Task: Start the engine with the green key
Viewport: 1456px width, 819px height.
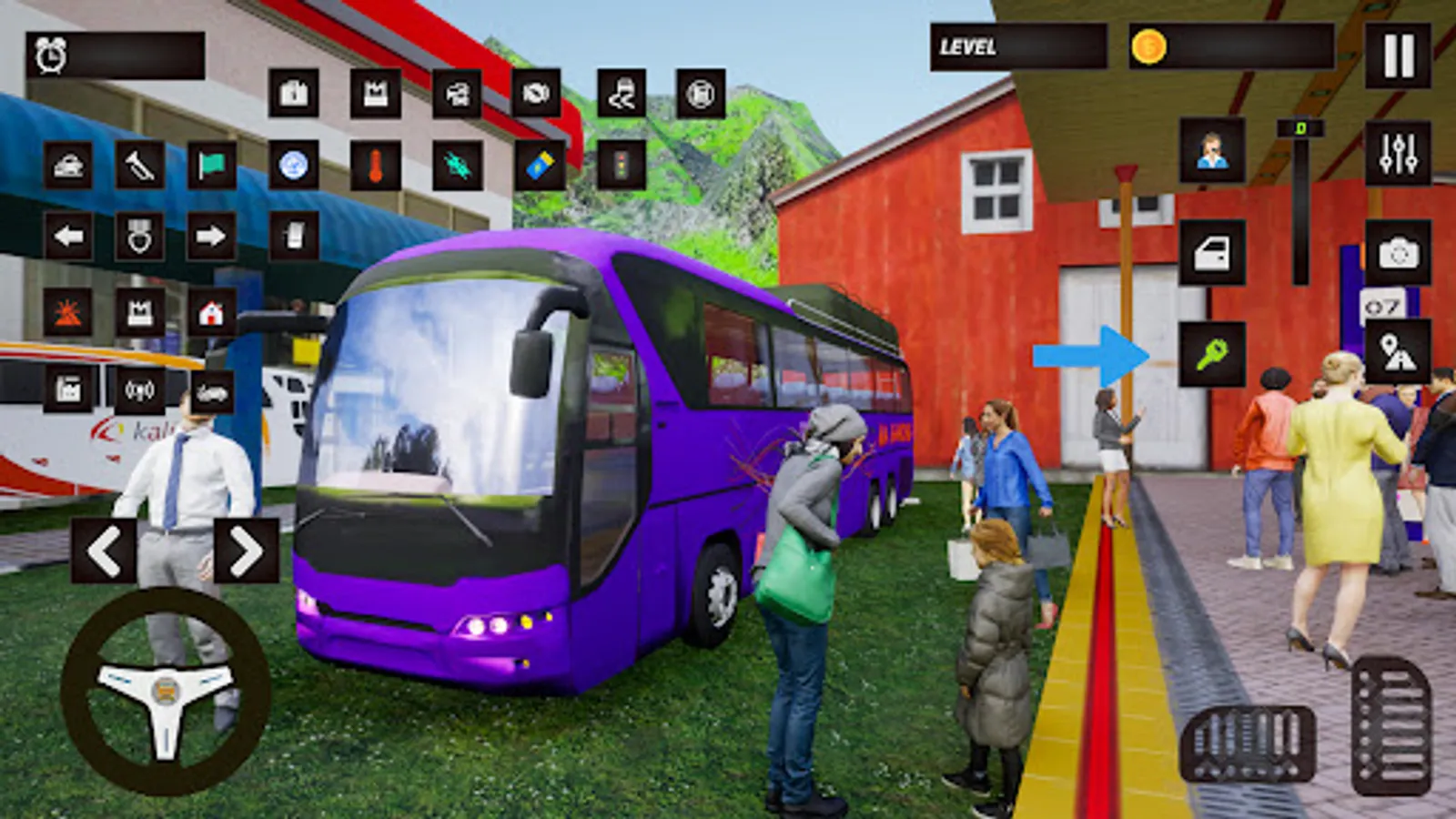Action: point(1212,354)
